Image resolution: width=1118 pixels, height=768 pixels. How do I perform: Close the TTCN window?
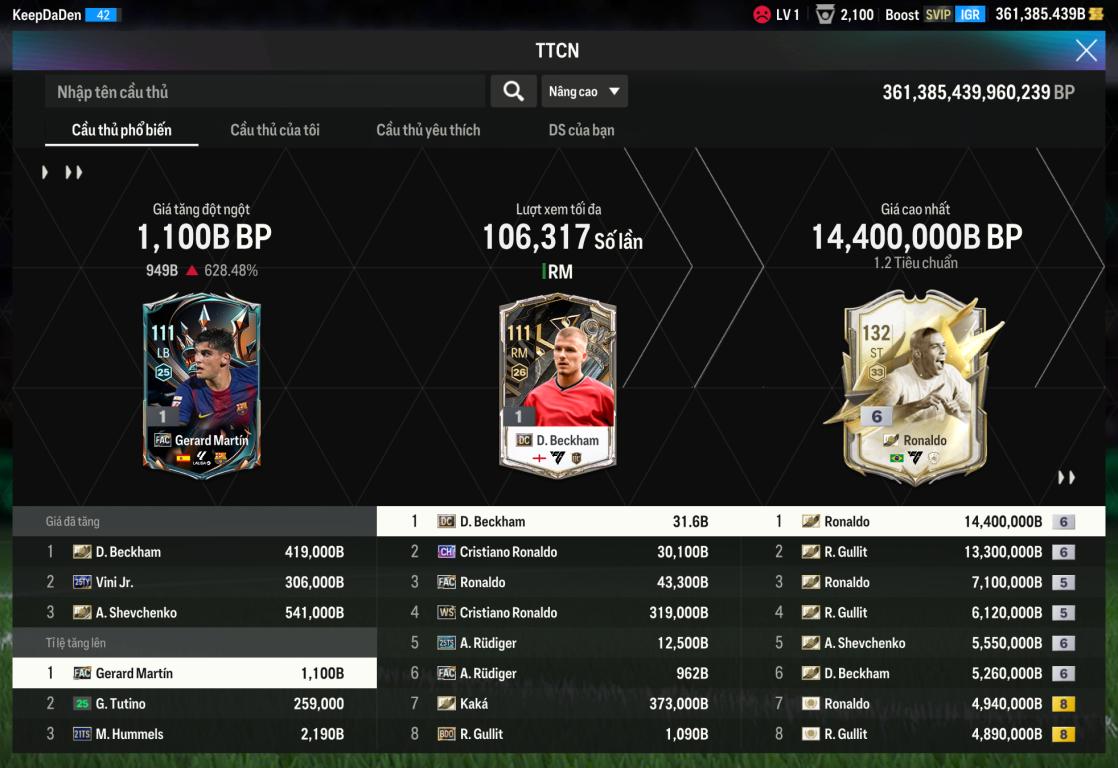1086,51
